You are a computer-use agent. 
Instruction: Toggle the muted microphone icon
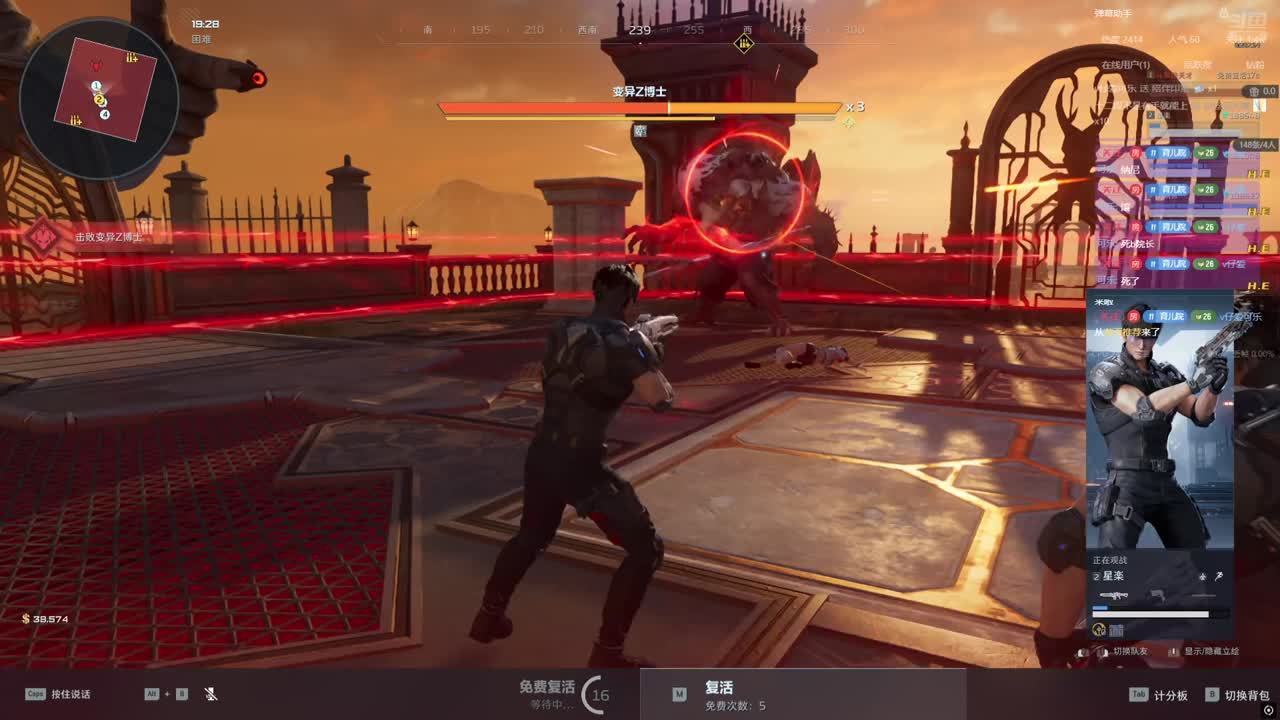[x=211, y=694]
